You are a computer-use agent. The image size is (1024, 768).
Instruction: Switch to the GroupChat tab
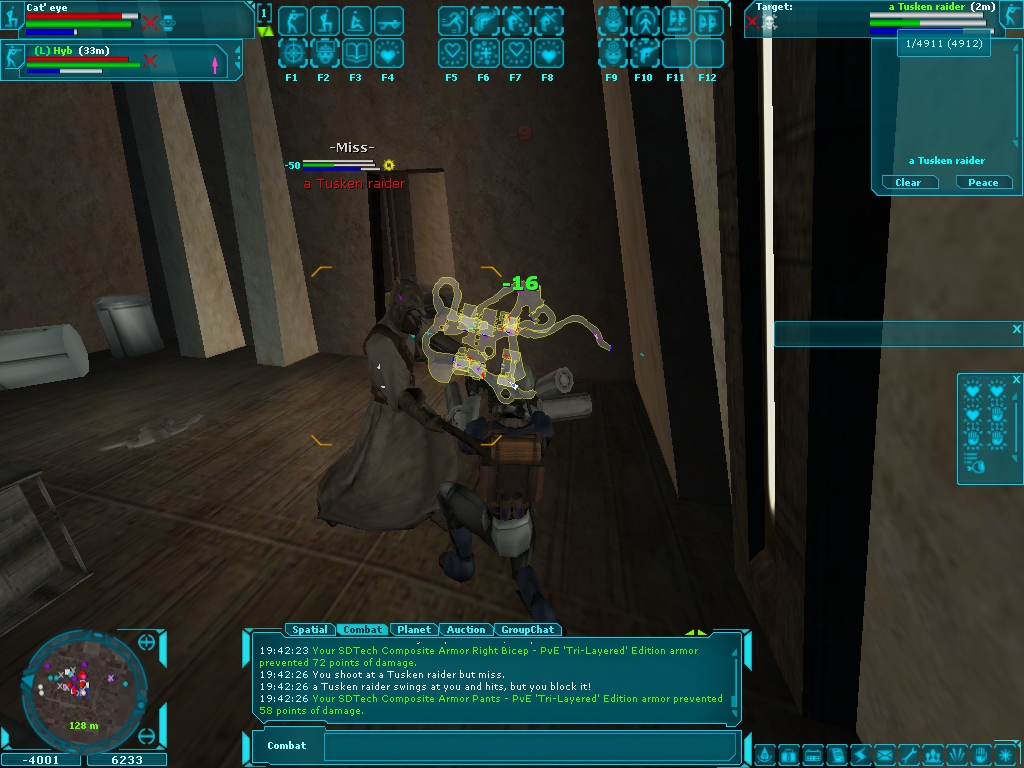point(528,630)
